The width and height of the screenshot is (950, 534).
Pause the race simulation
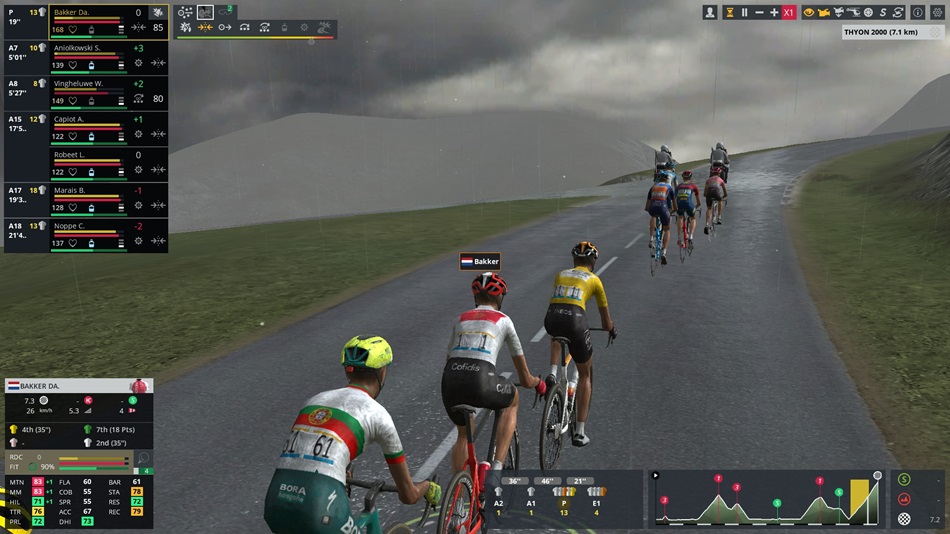point(744,12)
